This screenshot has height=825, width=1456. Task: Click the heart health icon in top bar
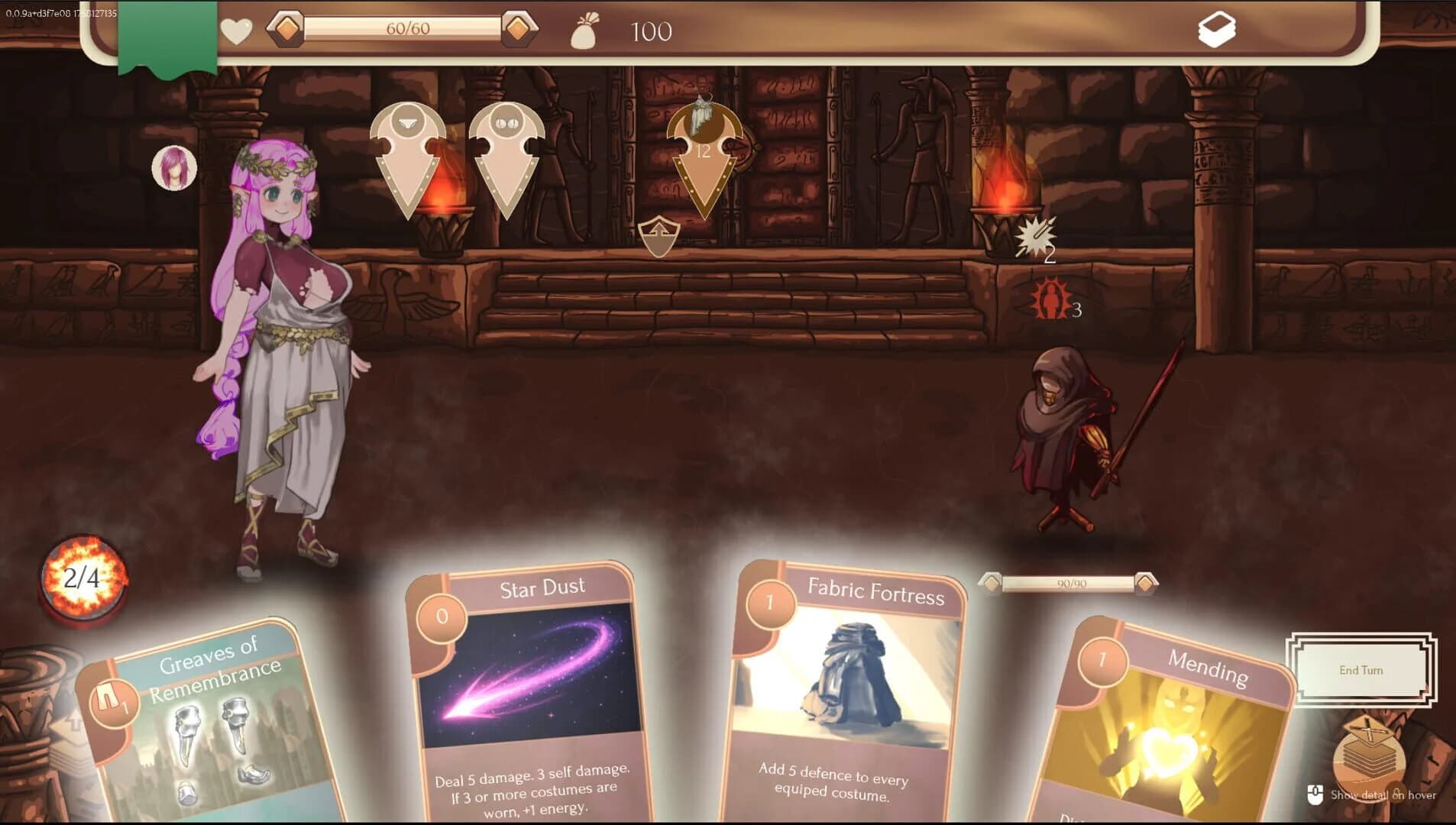point(235,31)
